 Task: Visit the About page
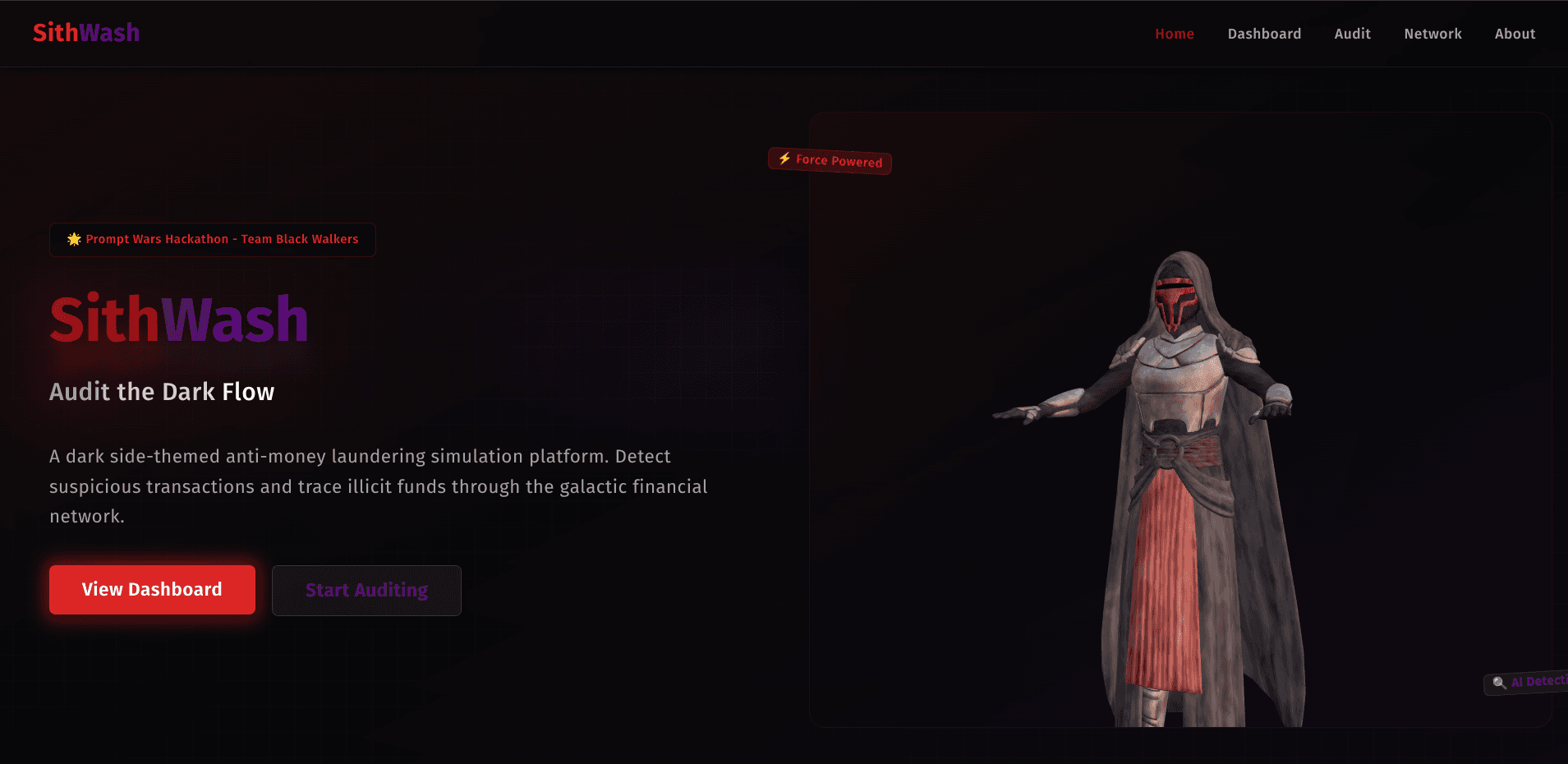[x=1515, y=34]
